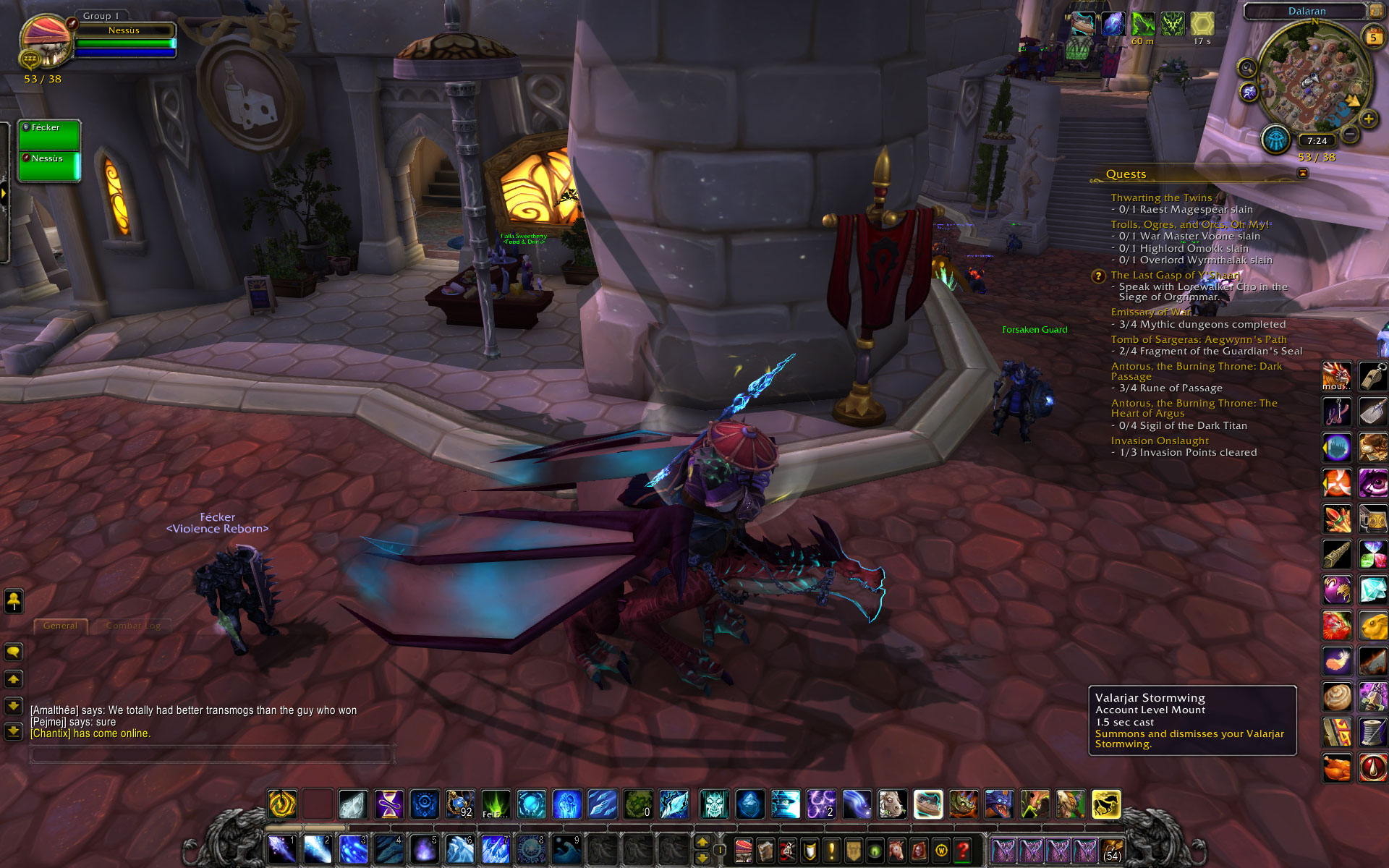
Task: Open the minimap tracking magnifier button
Action: tap(1246, 68)
